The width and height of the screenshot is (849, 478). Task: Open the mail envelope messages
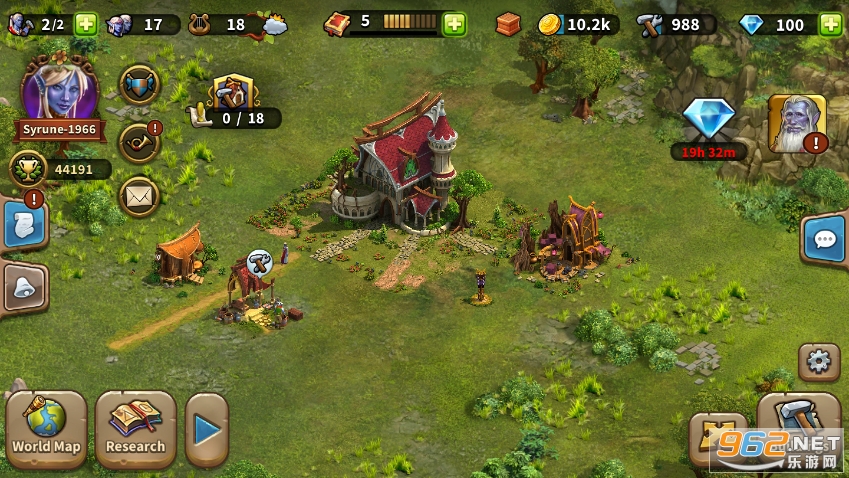(139, 196)
